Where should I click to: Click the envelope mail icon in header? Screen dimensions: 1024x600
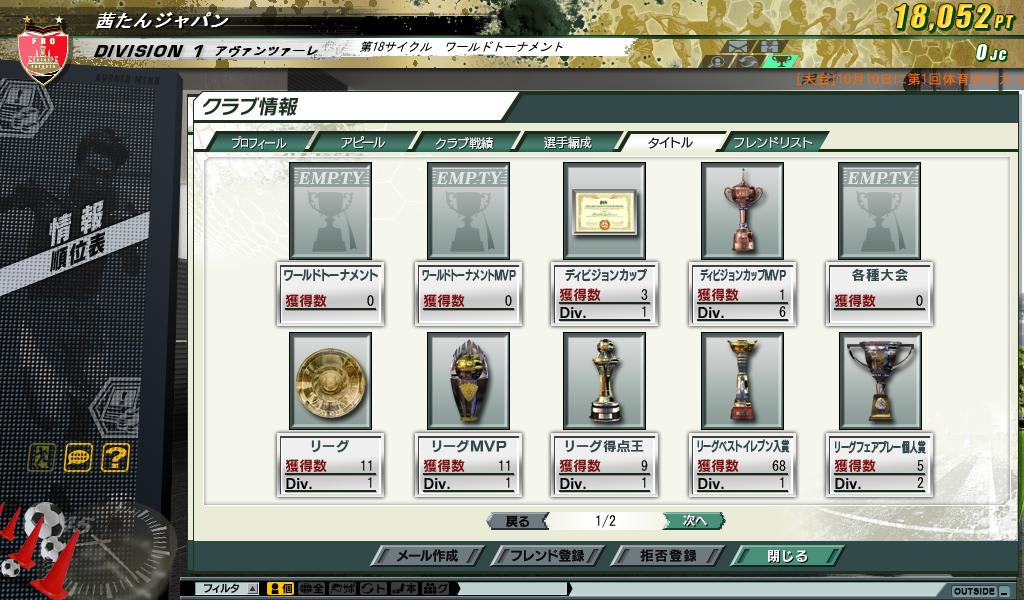[x=737, y=46]
